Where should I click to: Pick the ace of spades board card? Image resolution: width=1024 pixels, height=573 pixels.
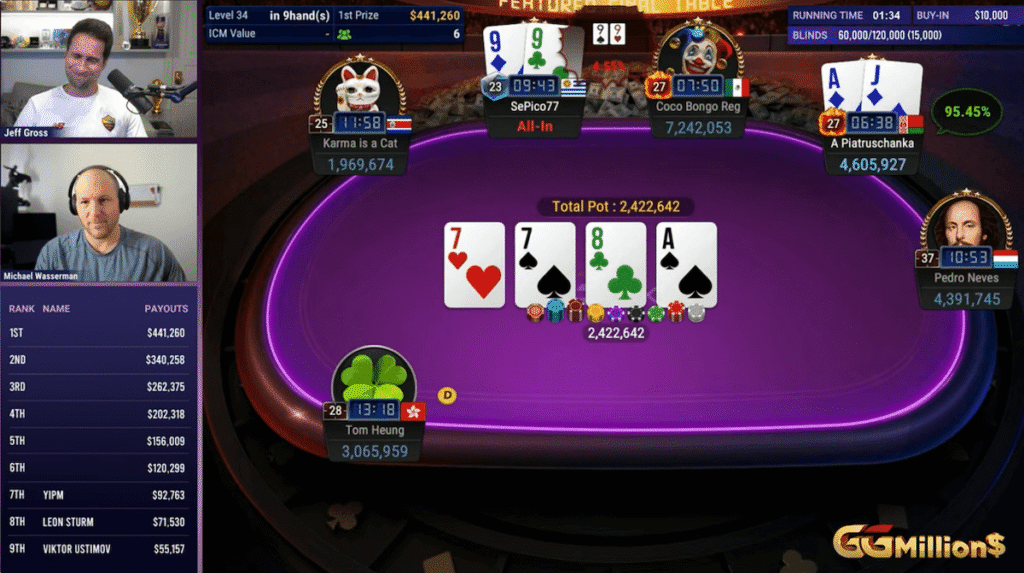(687, 264)
